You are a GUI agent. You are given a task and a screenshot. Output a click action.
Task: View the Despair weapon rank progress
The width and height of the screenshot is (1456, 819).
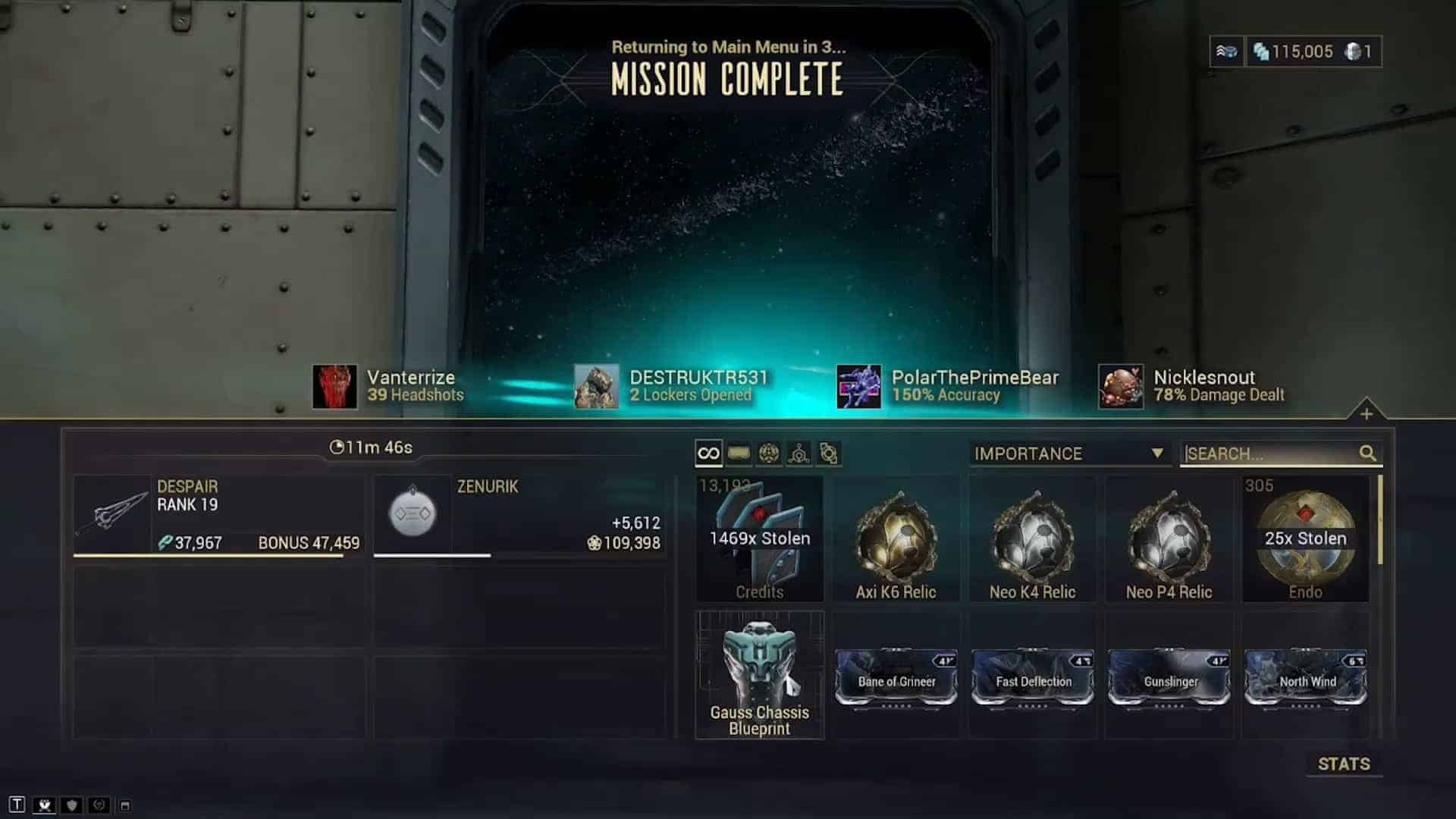[x=218, y=516]
